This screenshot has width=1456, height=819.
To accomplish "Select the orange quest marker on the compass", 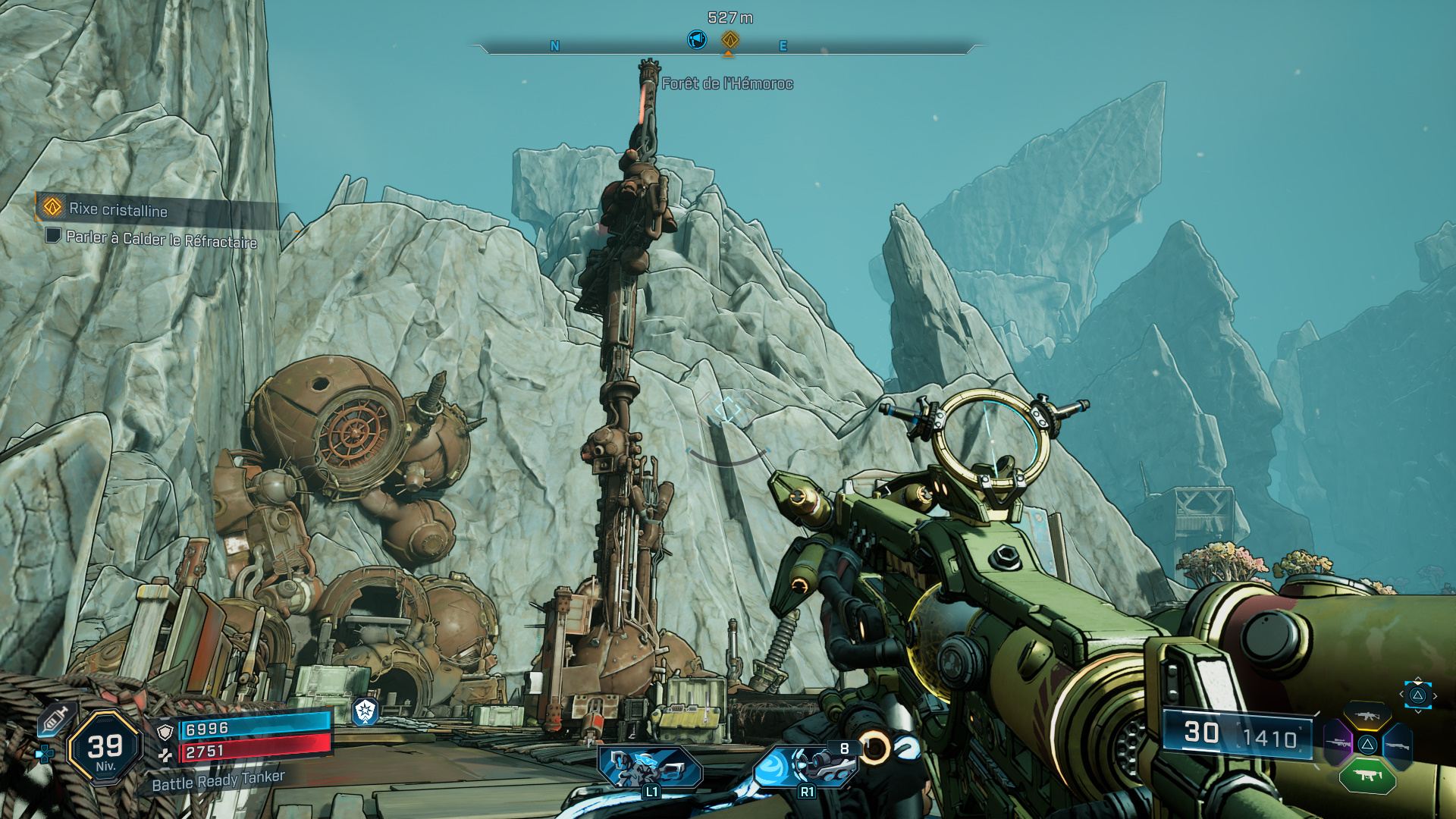I will pyautogui.click(x=730, y=39).
